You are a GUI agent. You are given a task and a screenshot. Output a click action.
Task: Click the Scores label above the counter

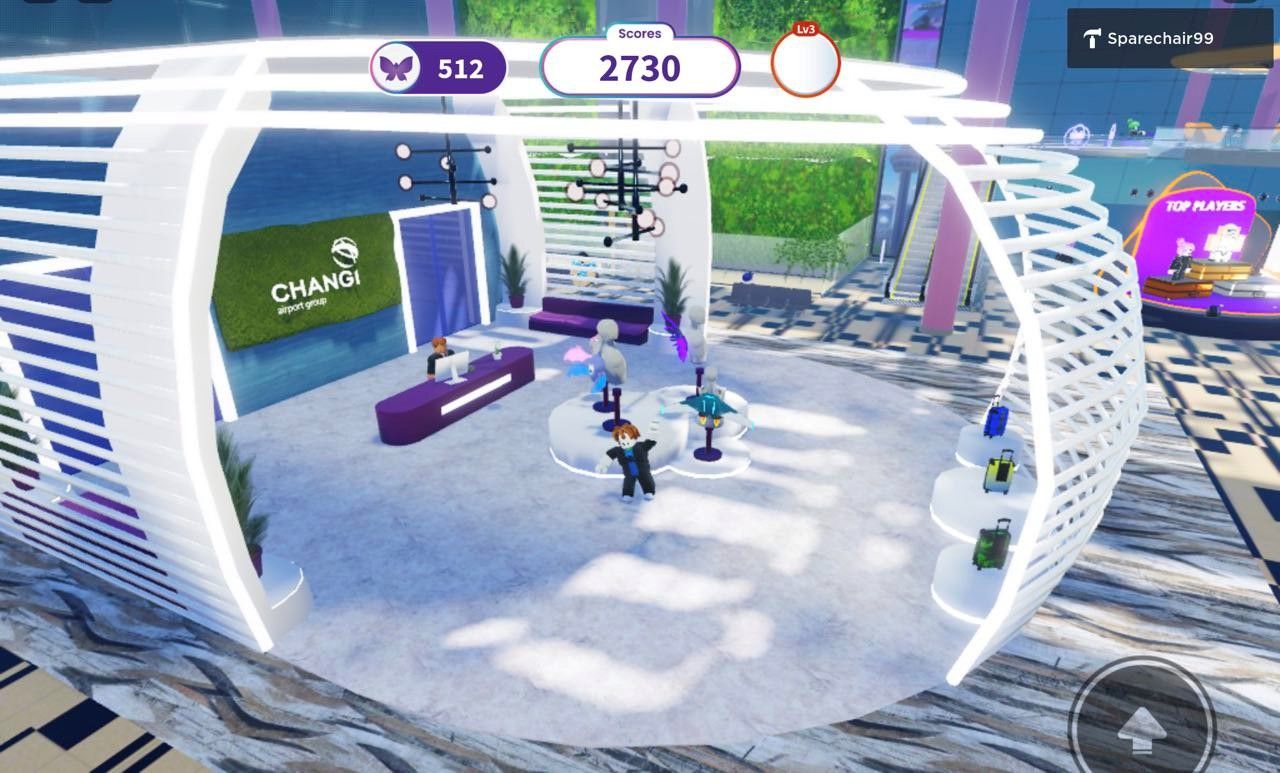point(638,33)
